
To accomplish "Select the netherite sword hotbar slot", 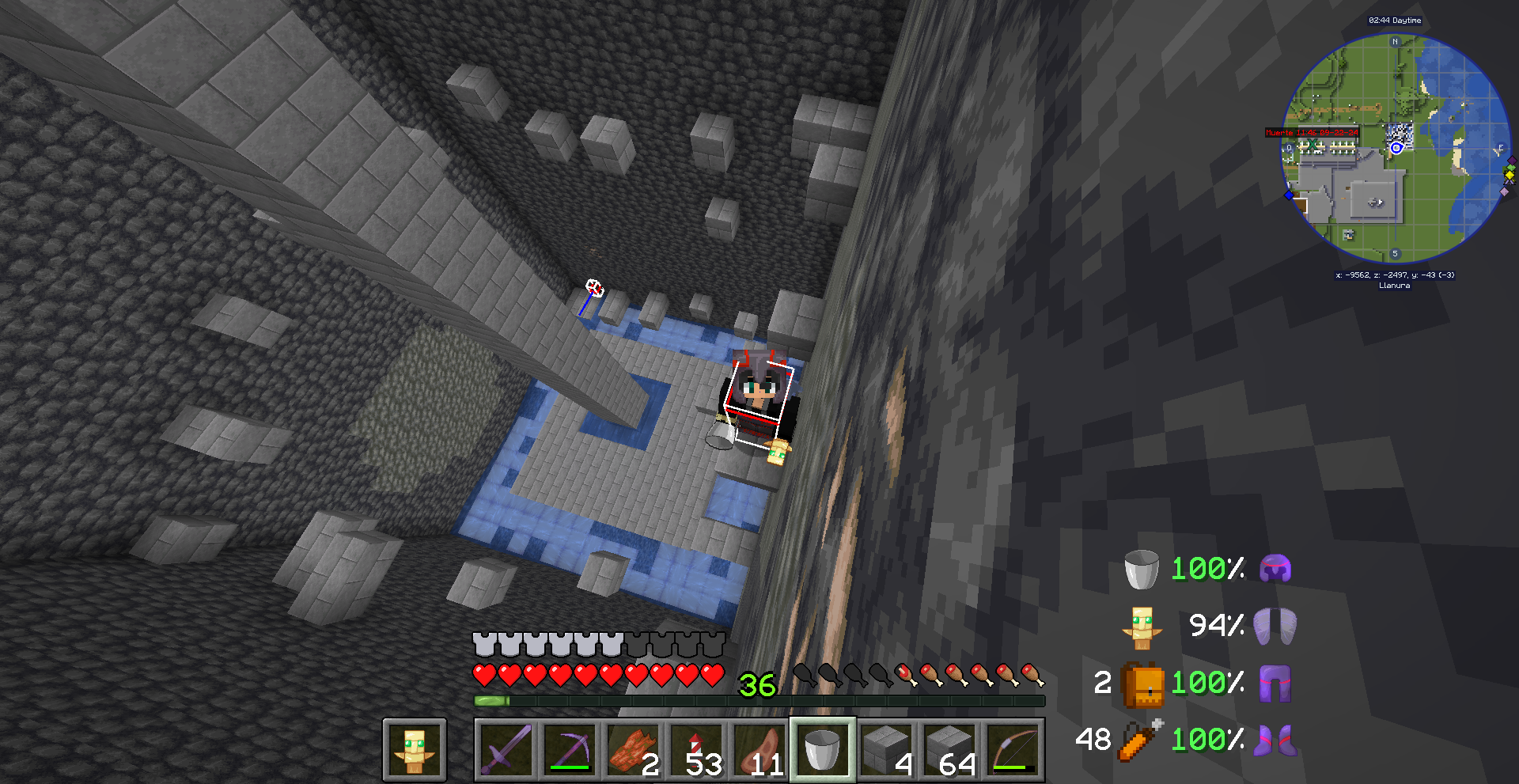I will [x=506, y=749].
